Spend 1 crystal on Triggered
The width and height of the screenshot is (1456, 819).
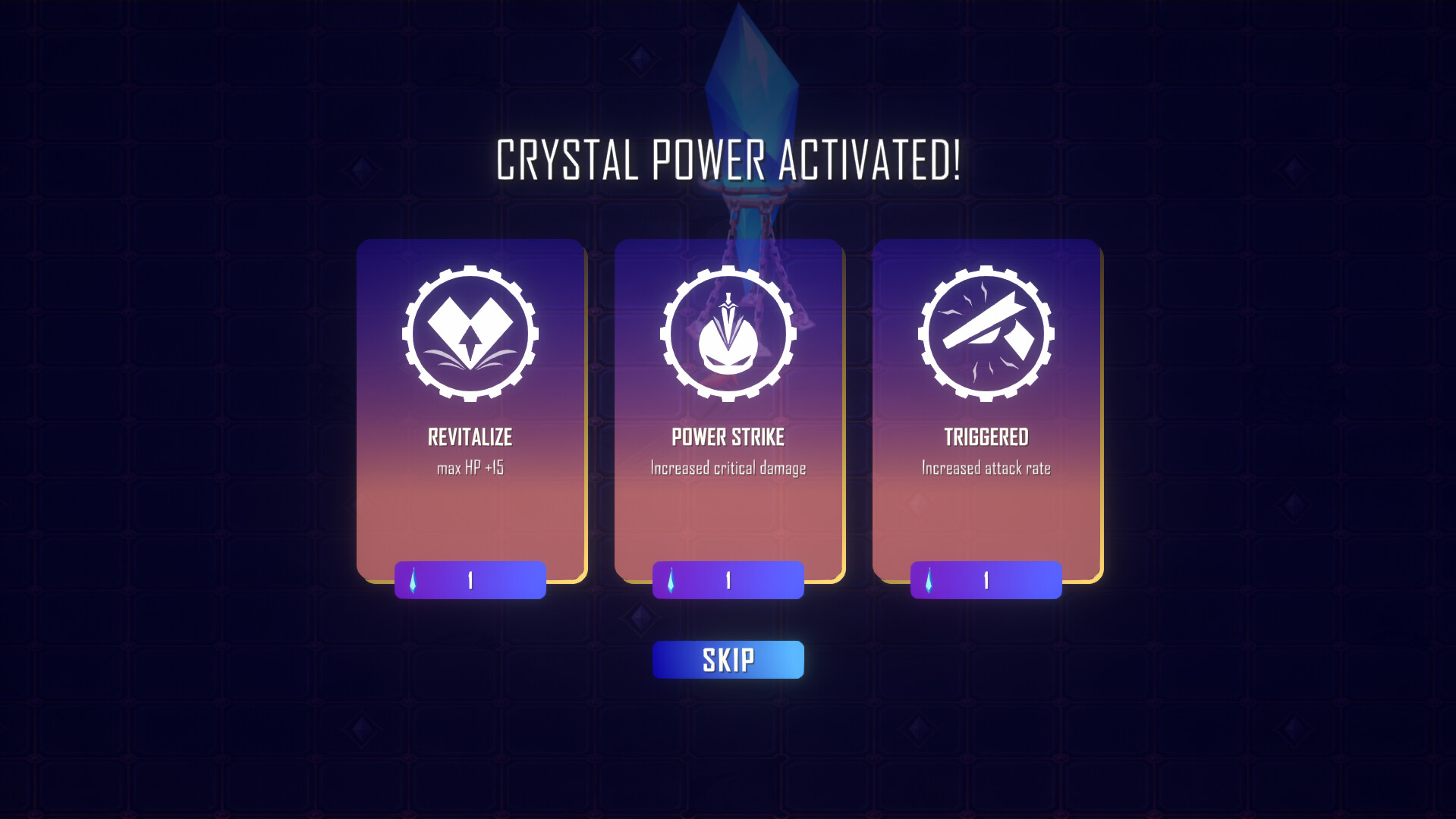pyautogui.click(x=985, y=580)
